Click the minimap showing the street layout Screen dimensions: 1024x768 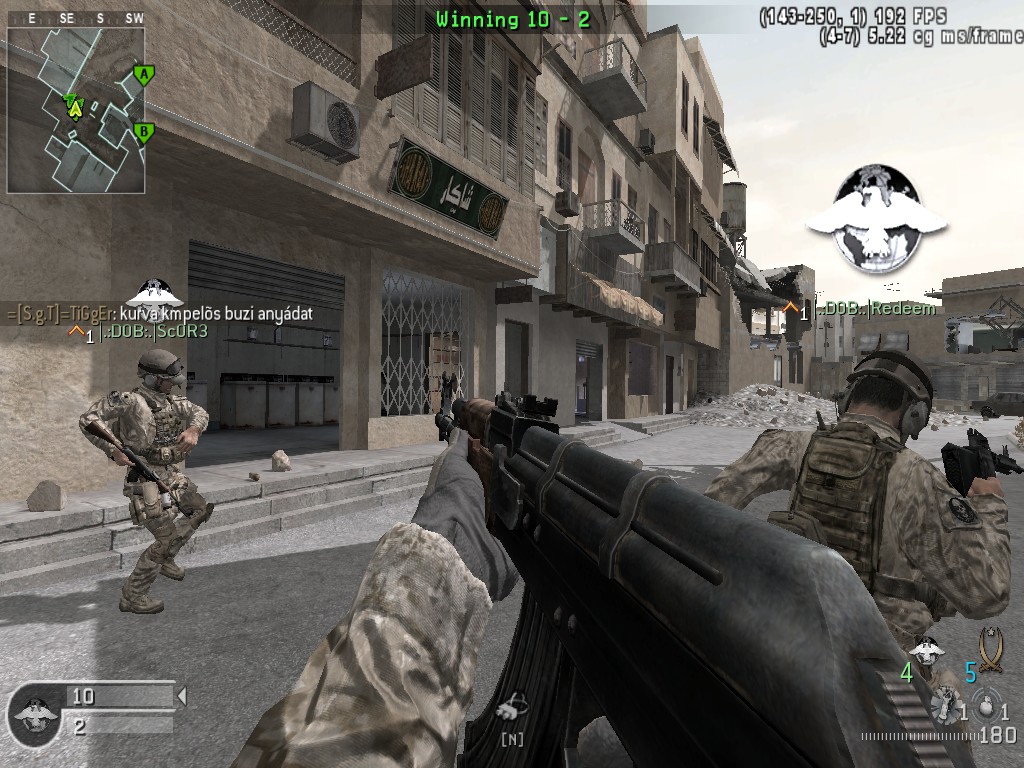[x=76, y=110]
